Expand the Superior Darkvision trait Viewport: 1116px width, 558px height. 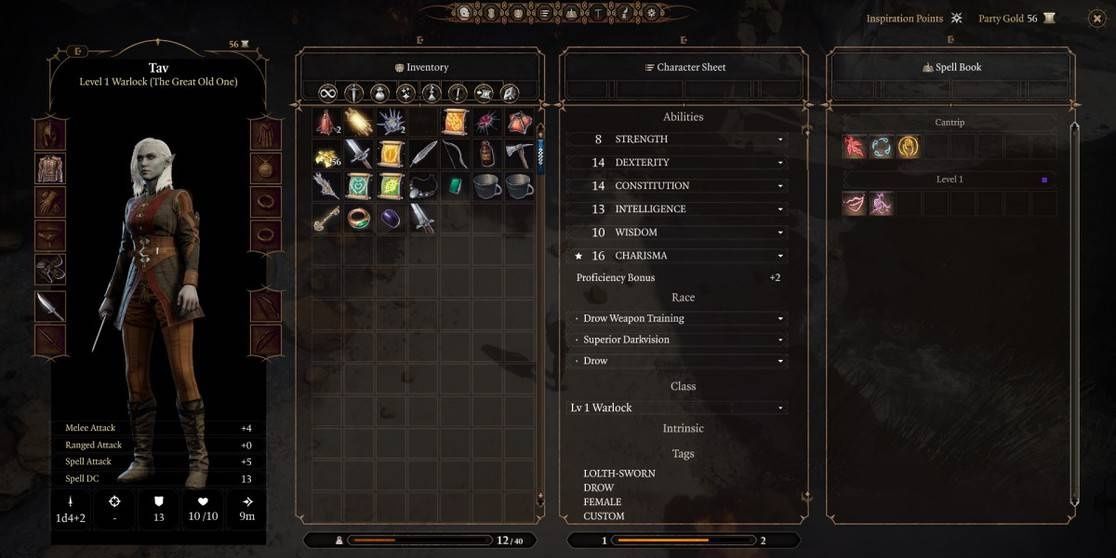(781, 340)
